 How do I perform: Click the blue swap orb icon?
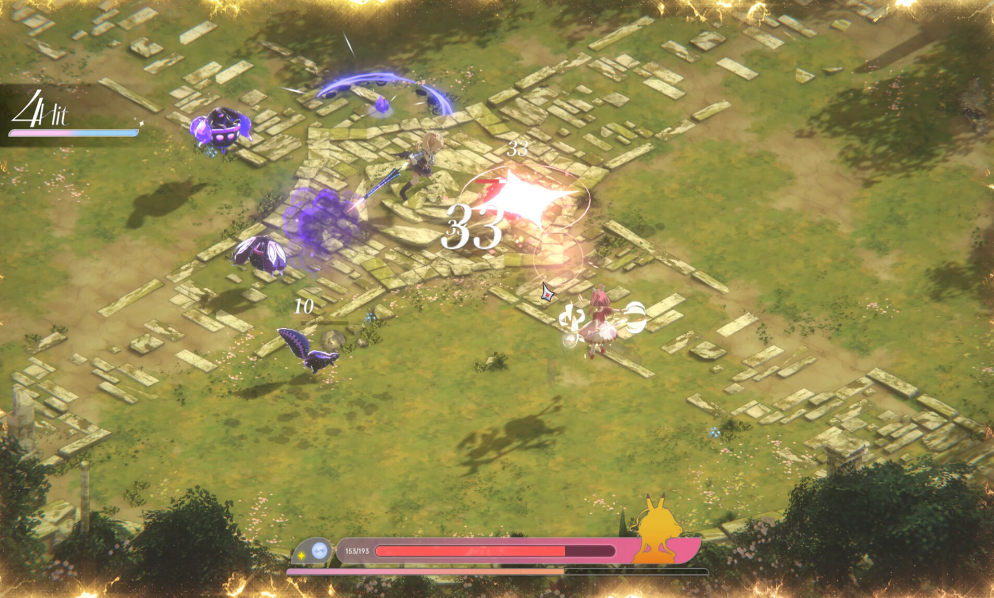(x=319, y=550)
